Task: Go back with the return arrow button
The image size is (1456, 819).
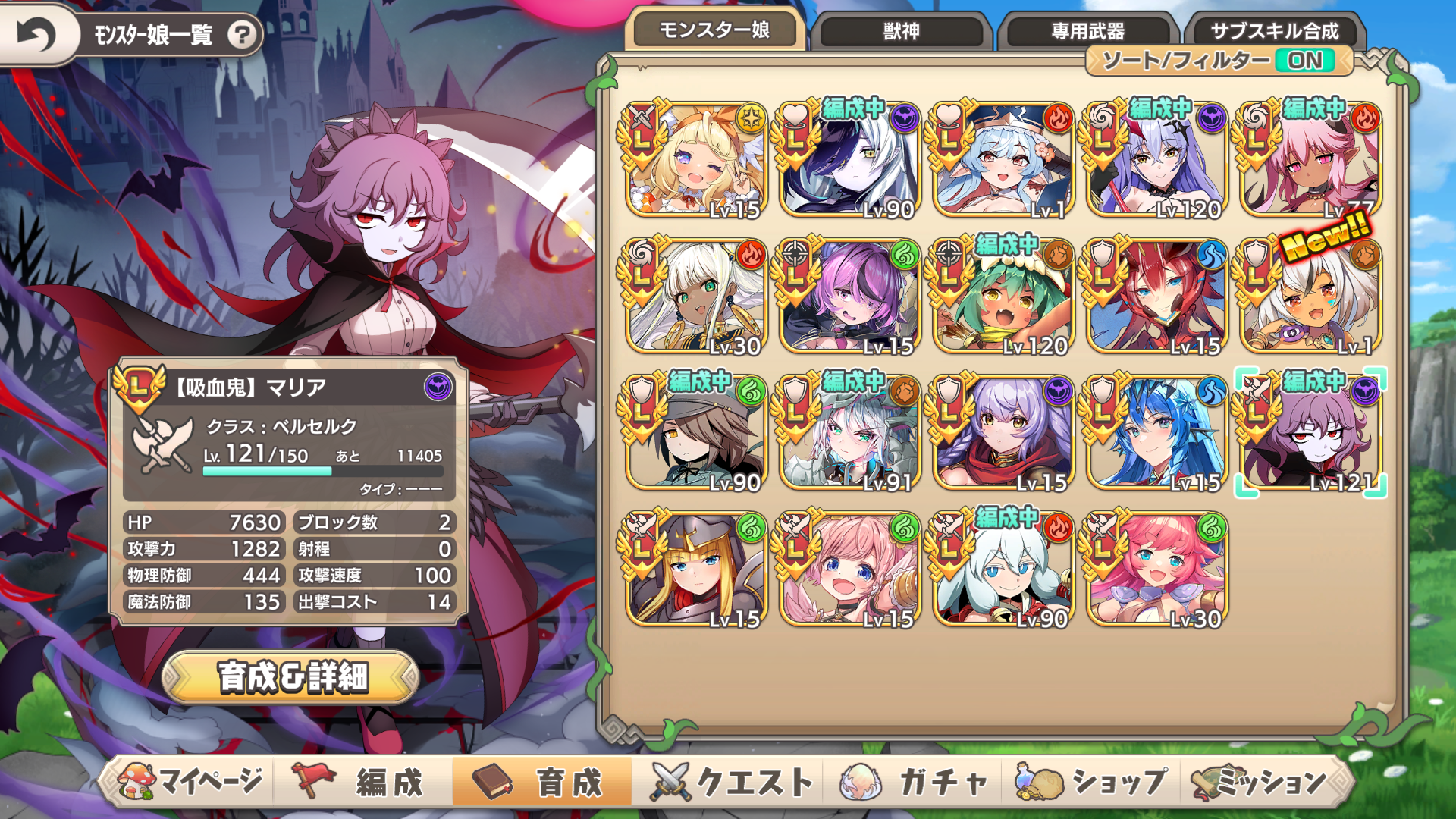Action: pyautogui.click(x=36, y=34)
